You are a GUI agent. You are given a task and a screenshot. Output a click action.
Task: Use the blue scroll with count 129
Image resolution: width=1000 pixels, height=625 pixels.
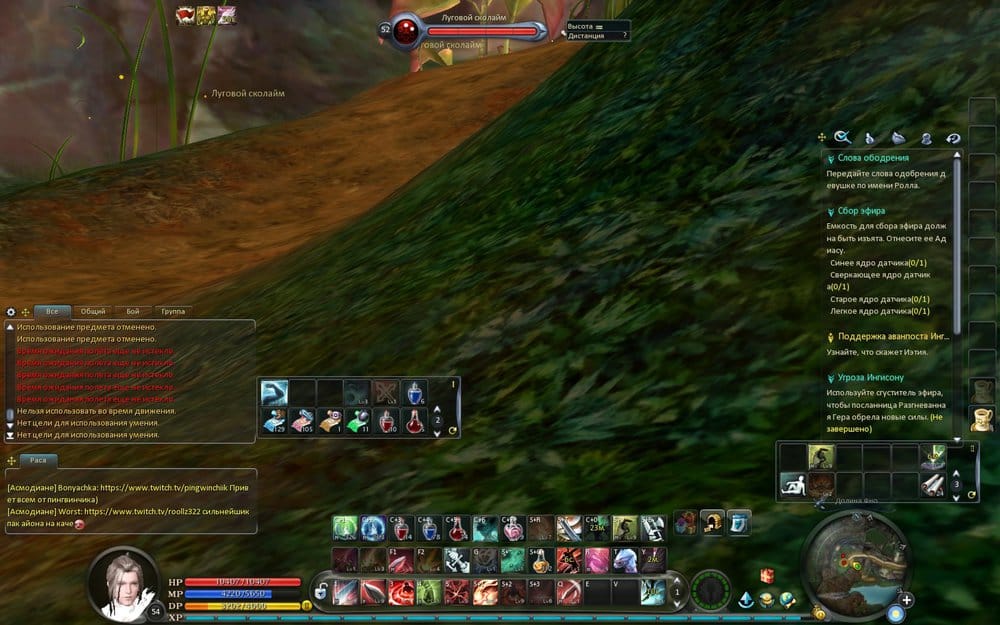coord(274,420)
